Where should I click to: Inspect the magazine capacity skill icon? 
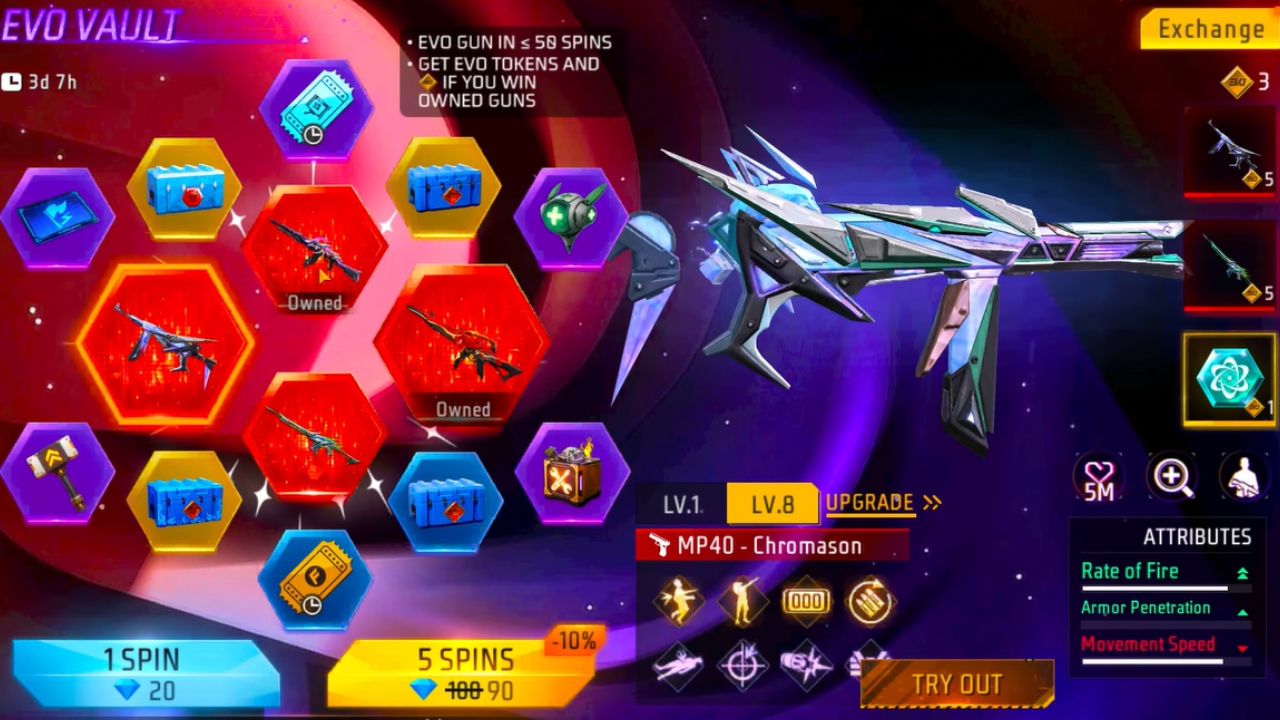tap(806, 601)
